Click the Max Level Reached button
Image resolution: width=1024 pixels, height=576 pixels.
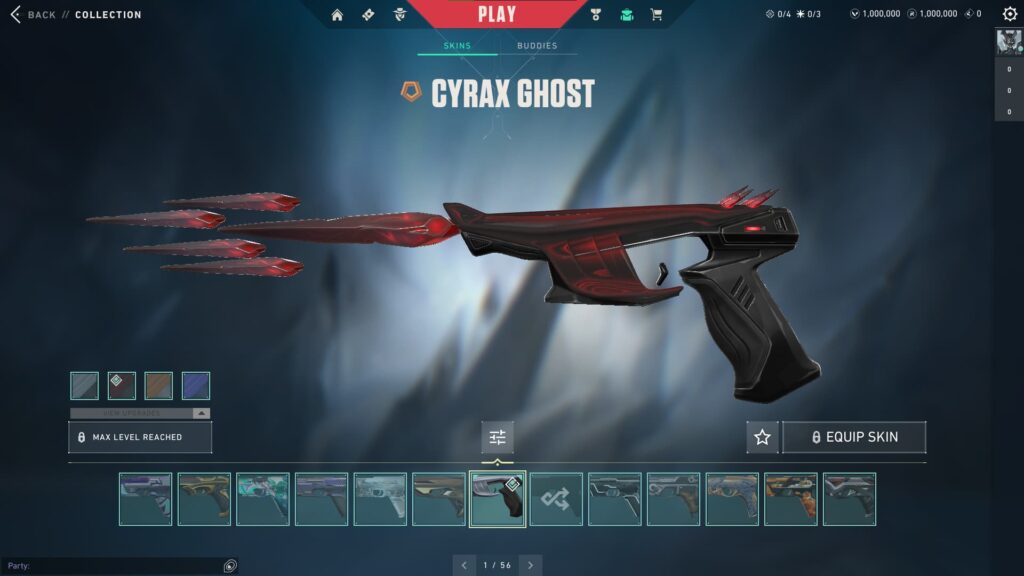pos(140,437)
